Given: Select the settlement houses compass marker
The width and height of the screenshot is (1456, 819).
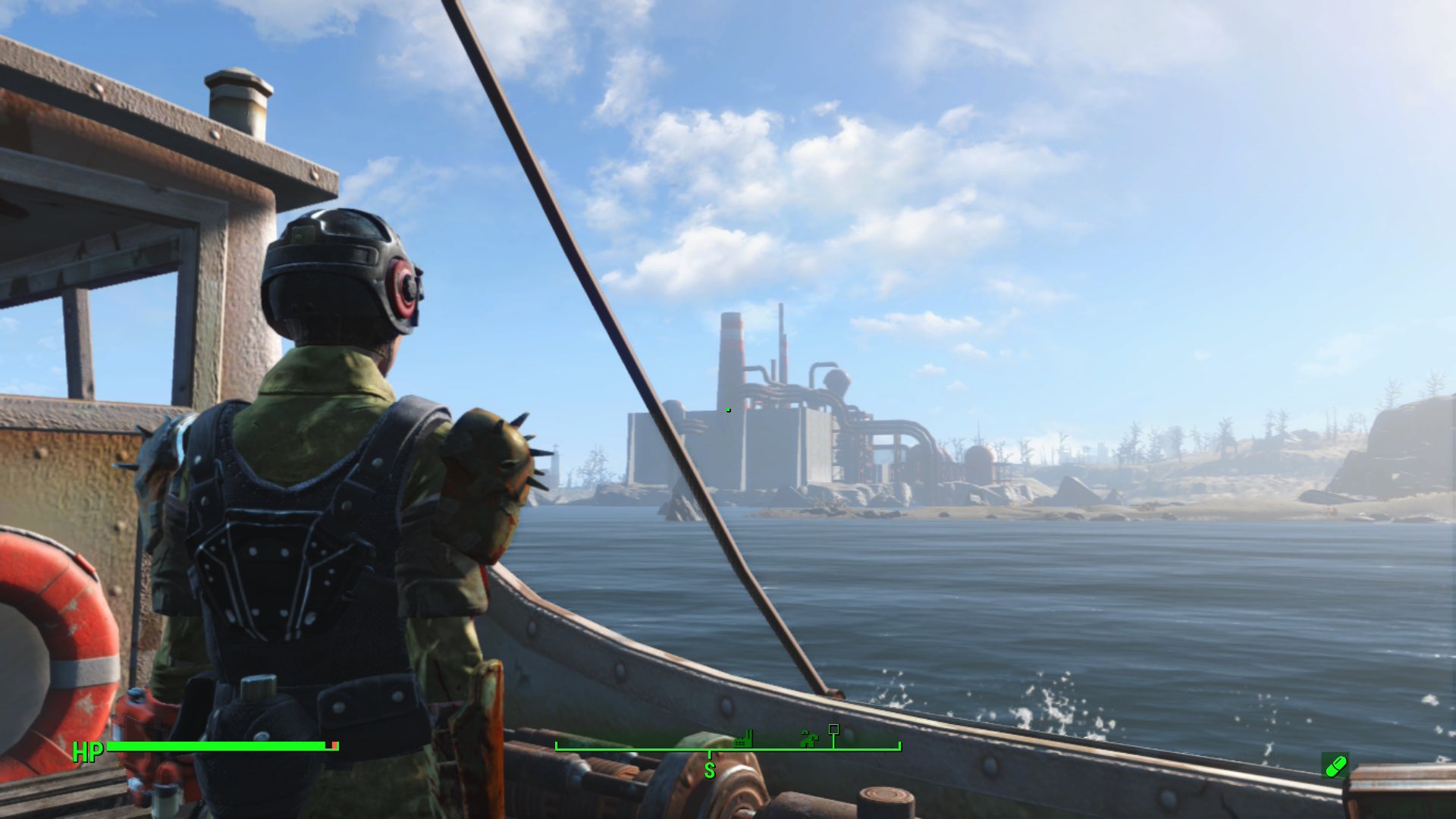Looking at the screenshot, I should (x=809, y=738).
